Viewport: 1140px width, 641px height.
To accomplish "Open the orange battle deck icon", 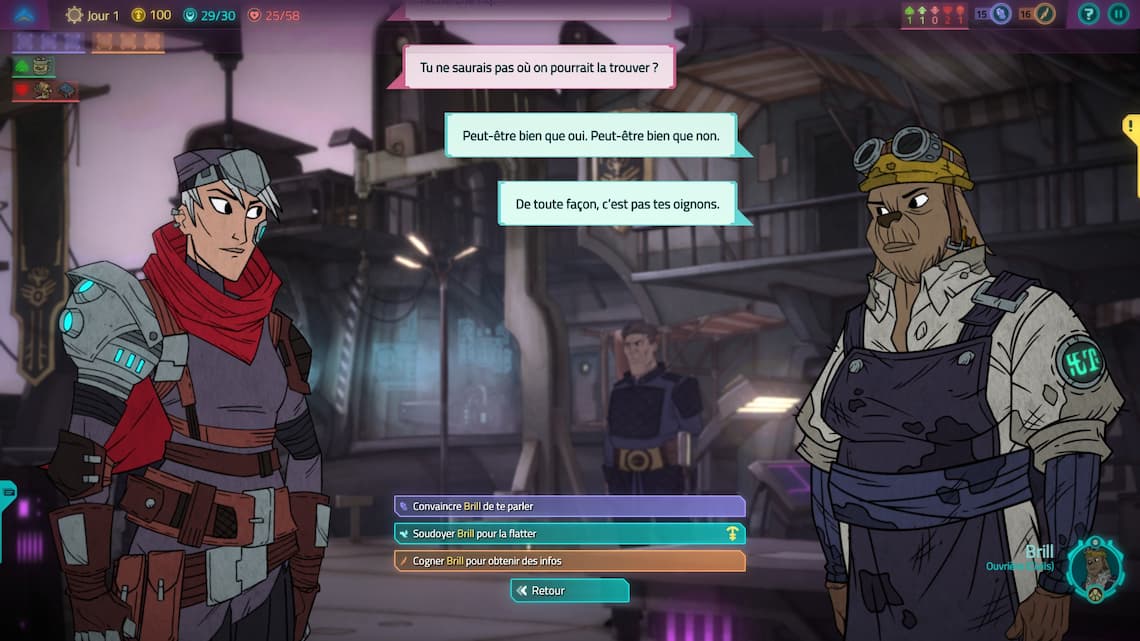I will tap(1045, 14).
